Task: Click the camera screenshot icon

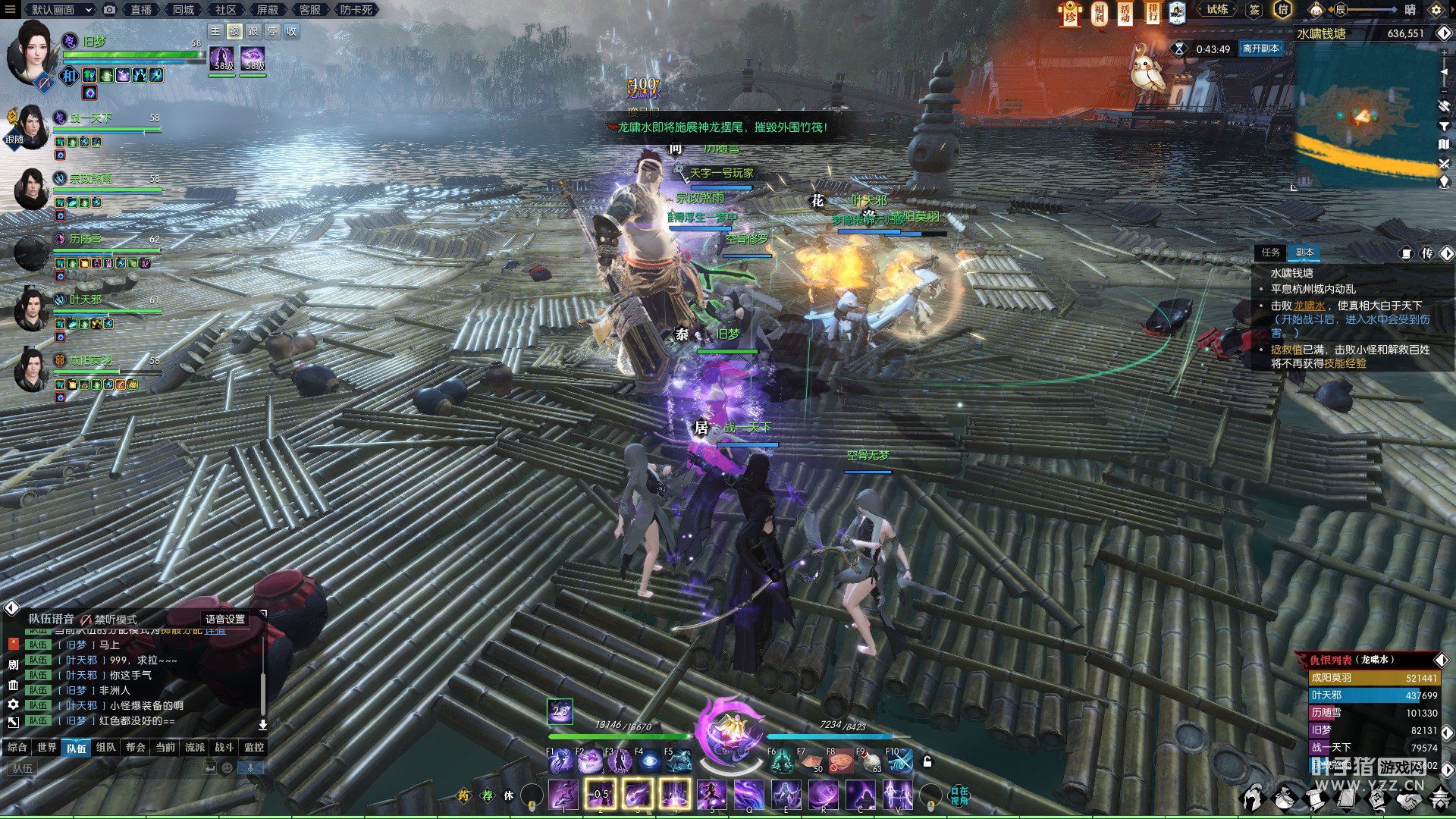Action: (110, 10)
